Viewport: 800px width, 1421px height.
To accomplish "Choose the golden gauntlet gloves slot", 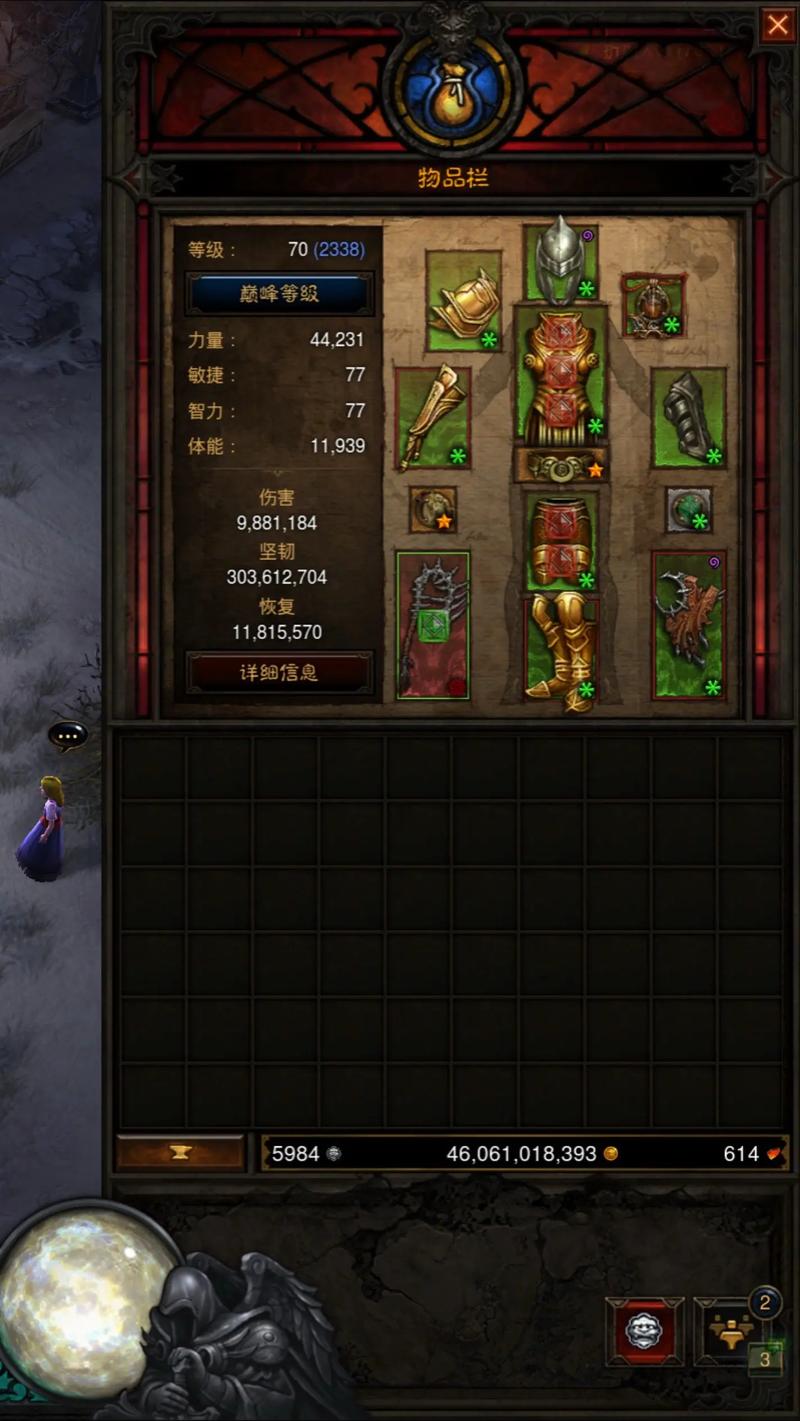I will point(432,418).
